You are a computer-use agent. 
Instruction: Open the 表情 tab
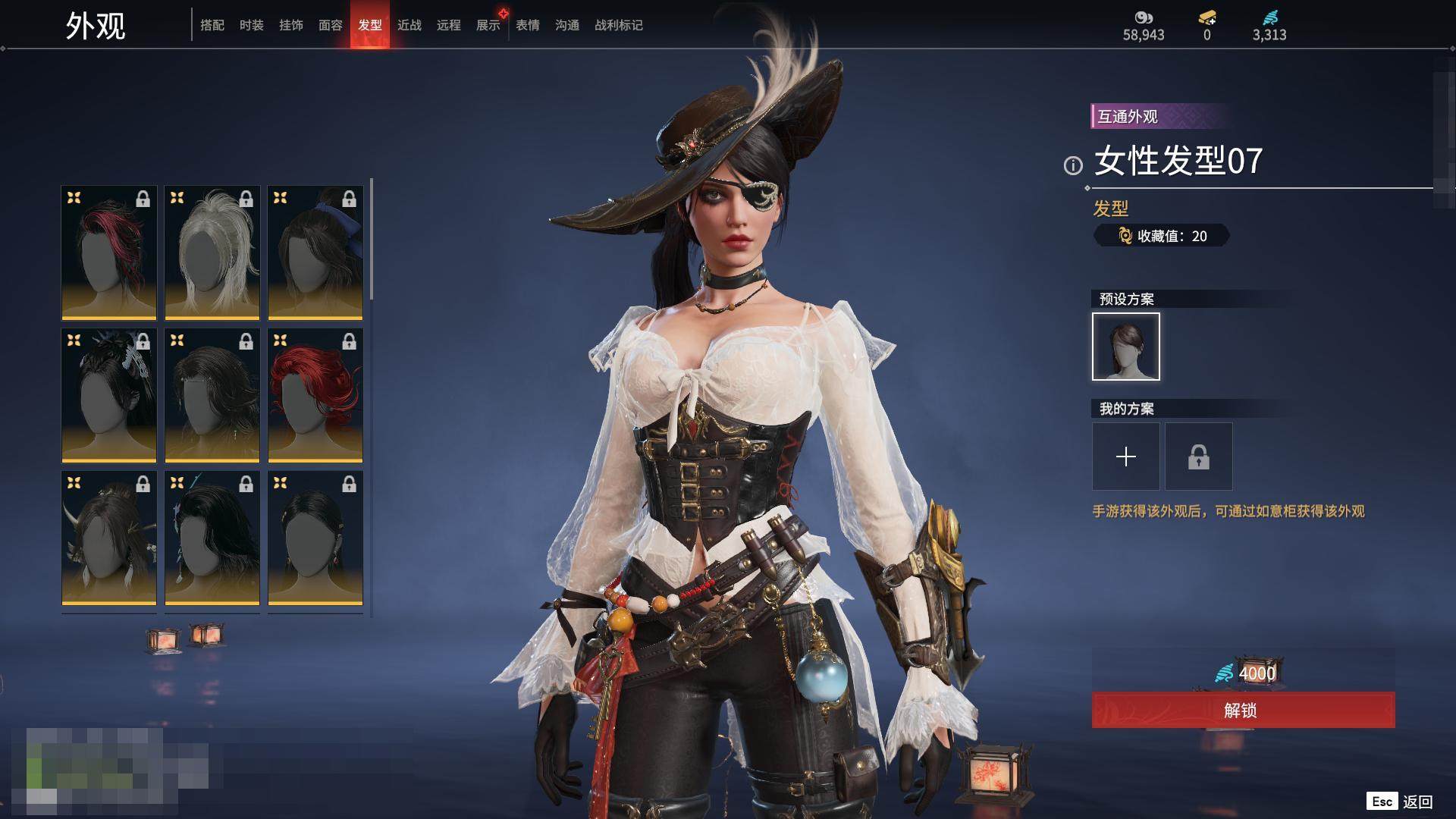pos(528,25)
